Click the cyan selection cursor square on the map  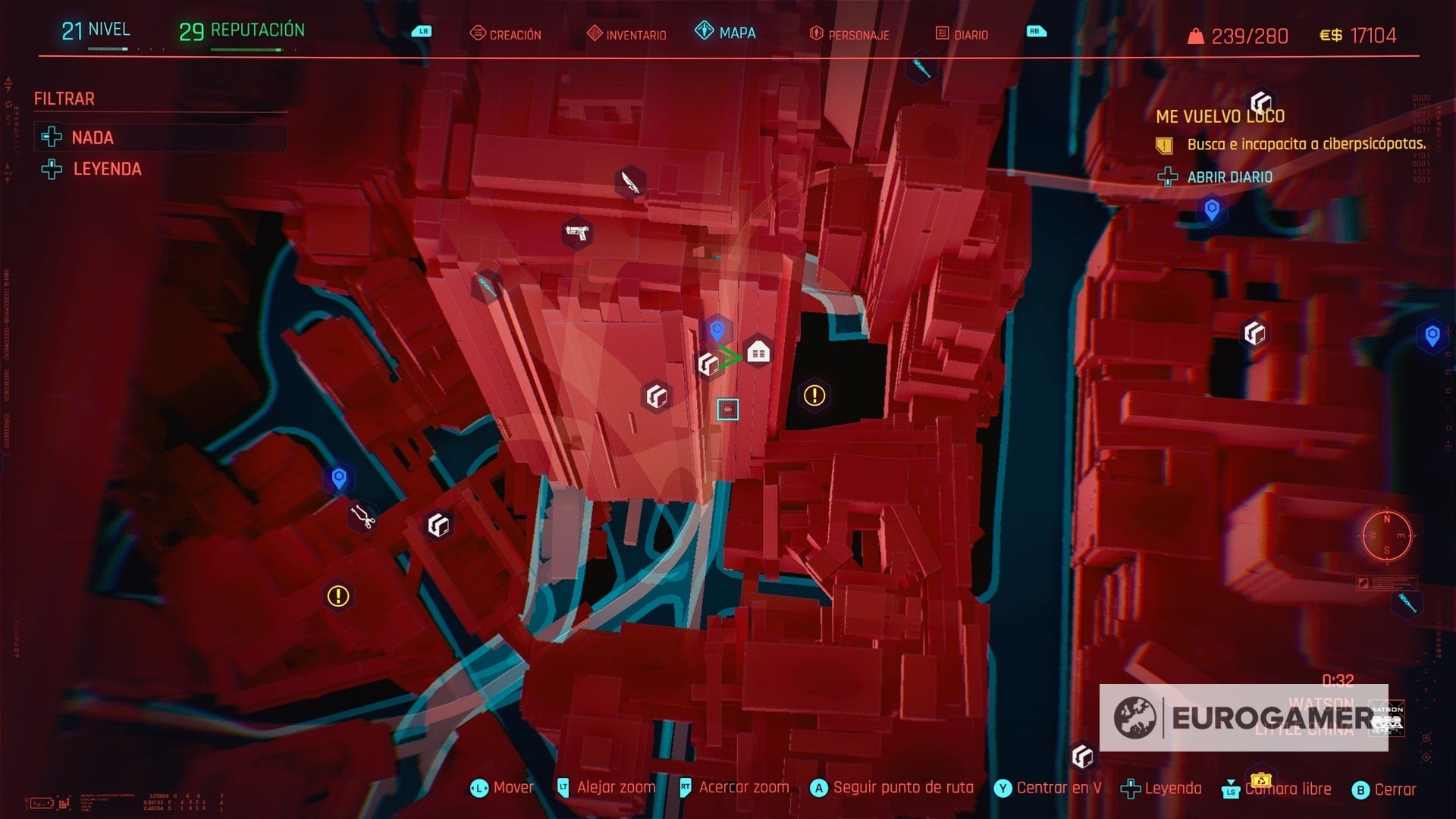(729, 409)
